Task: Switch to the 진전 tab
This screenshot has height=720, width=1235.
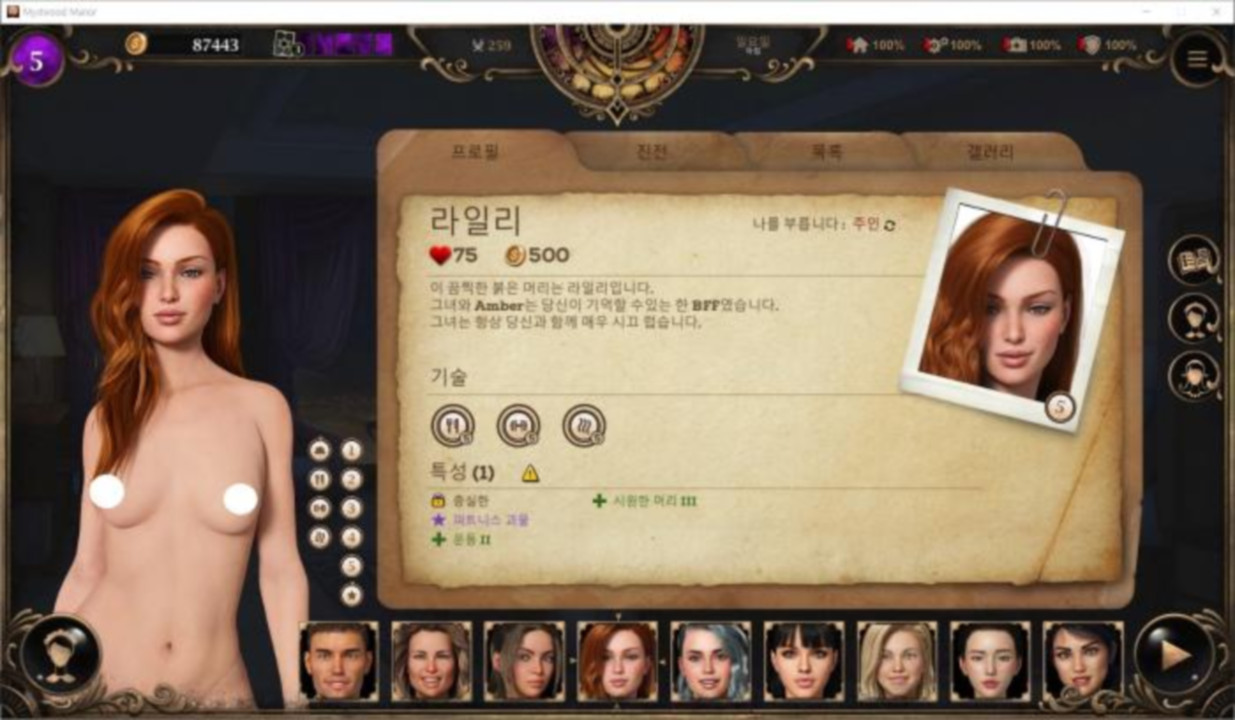Action: [x=651, y=152]
